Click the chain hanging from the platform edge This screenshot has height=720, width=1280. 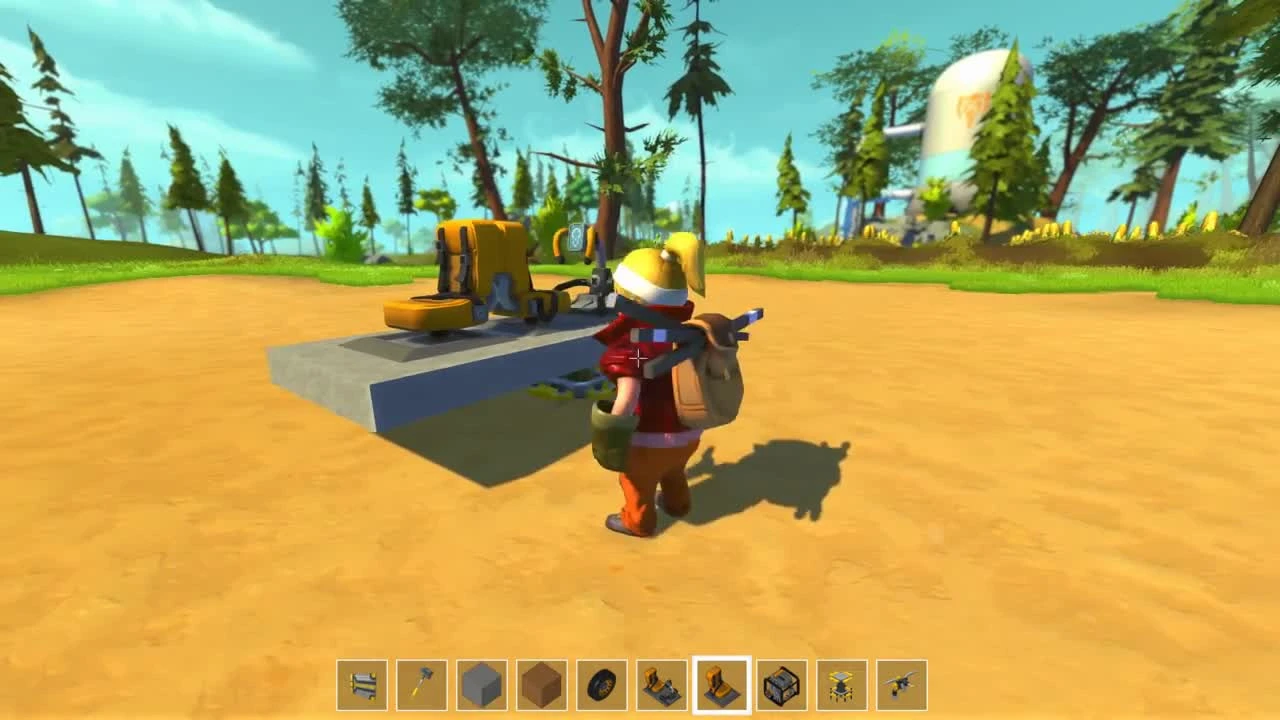pos(575,385)
